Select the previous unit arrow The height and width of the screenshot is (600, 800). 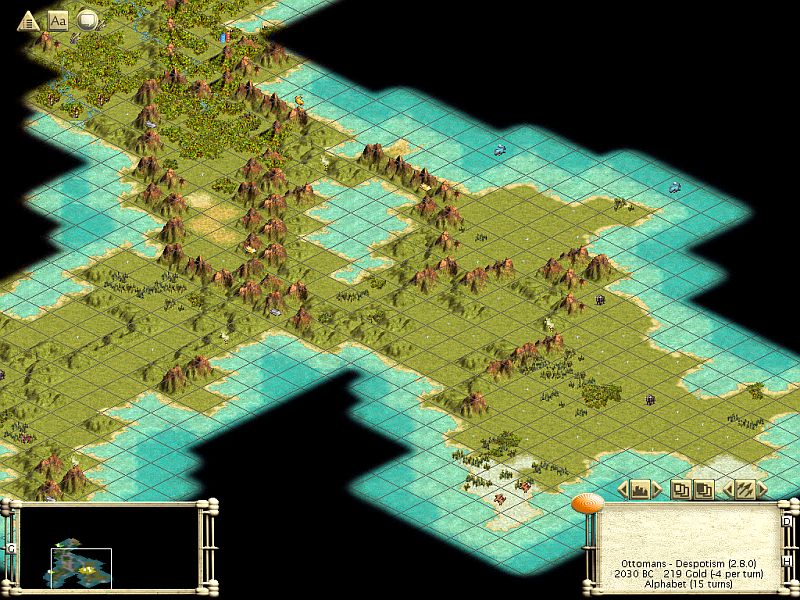[728, 489]
